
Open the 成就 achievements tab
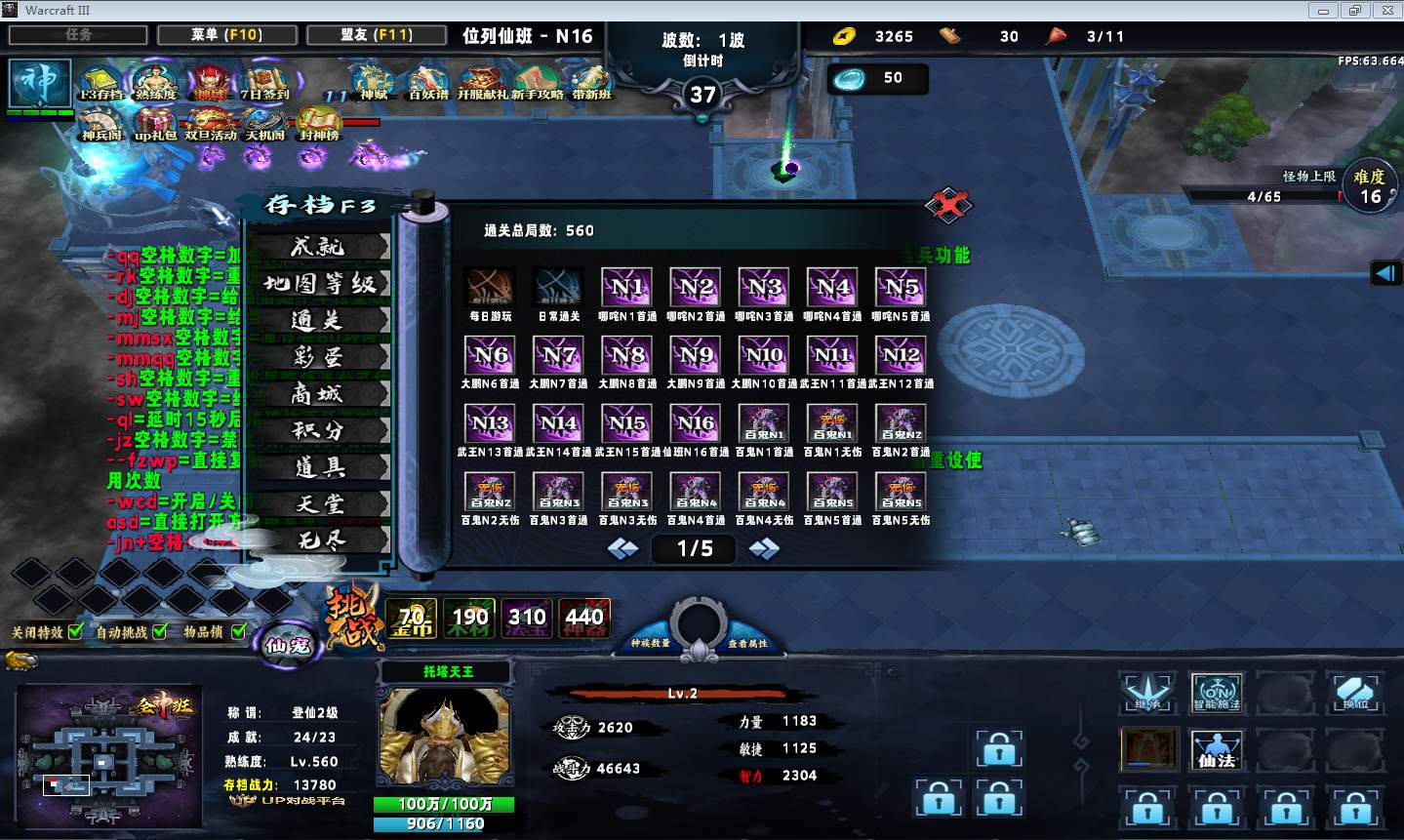318,247
